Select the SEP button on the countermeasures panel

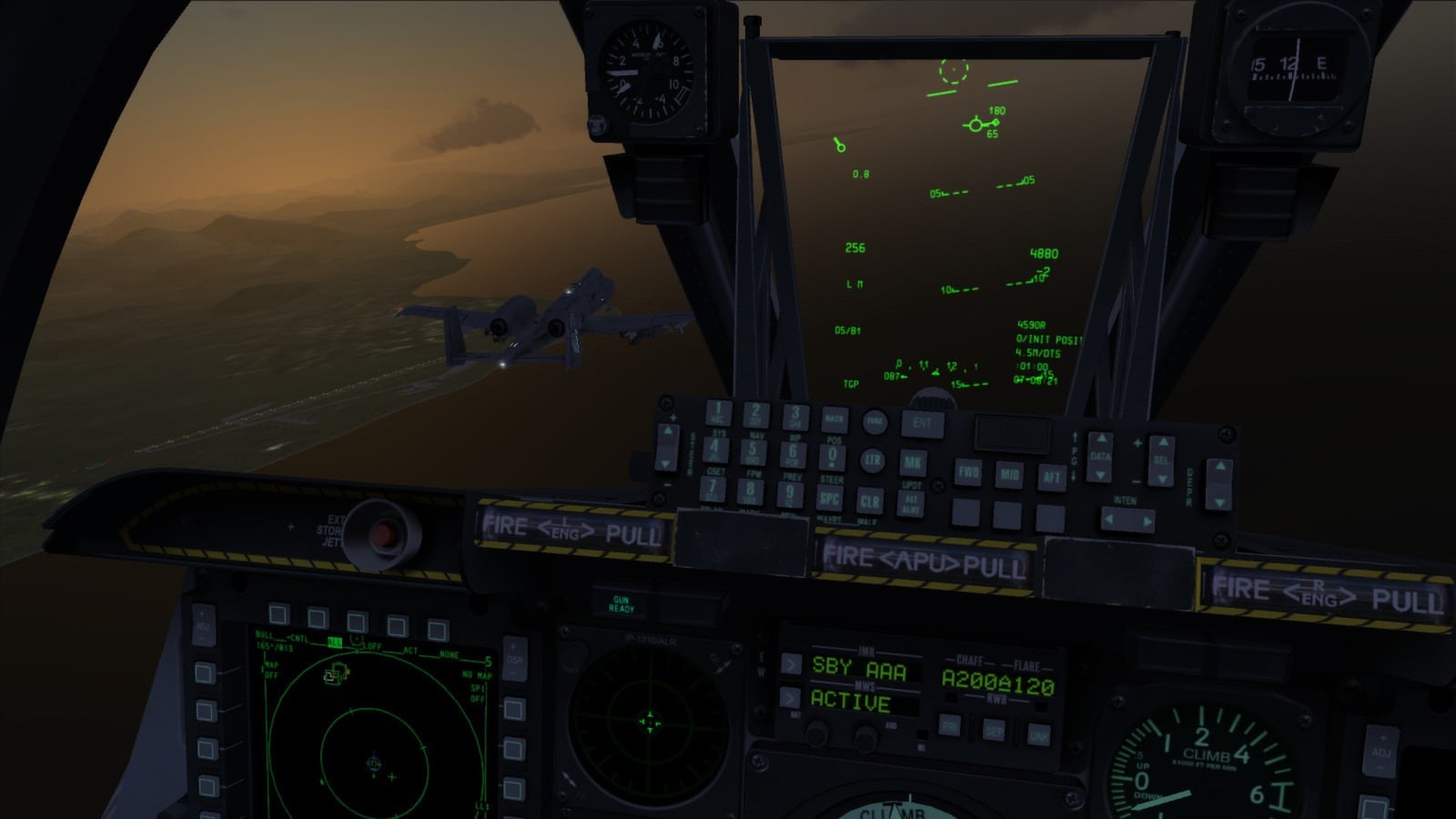[x=993, y=731]
